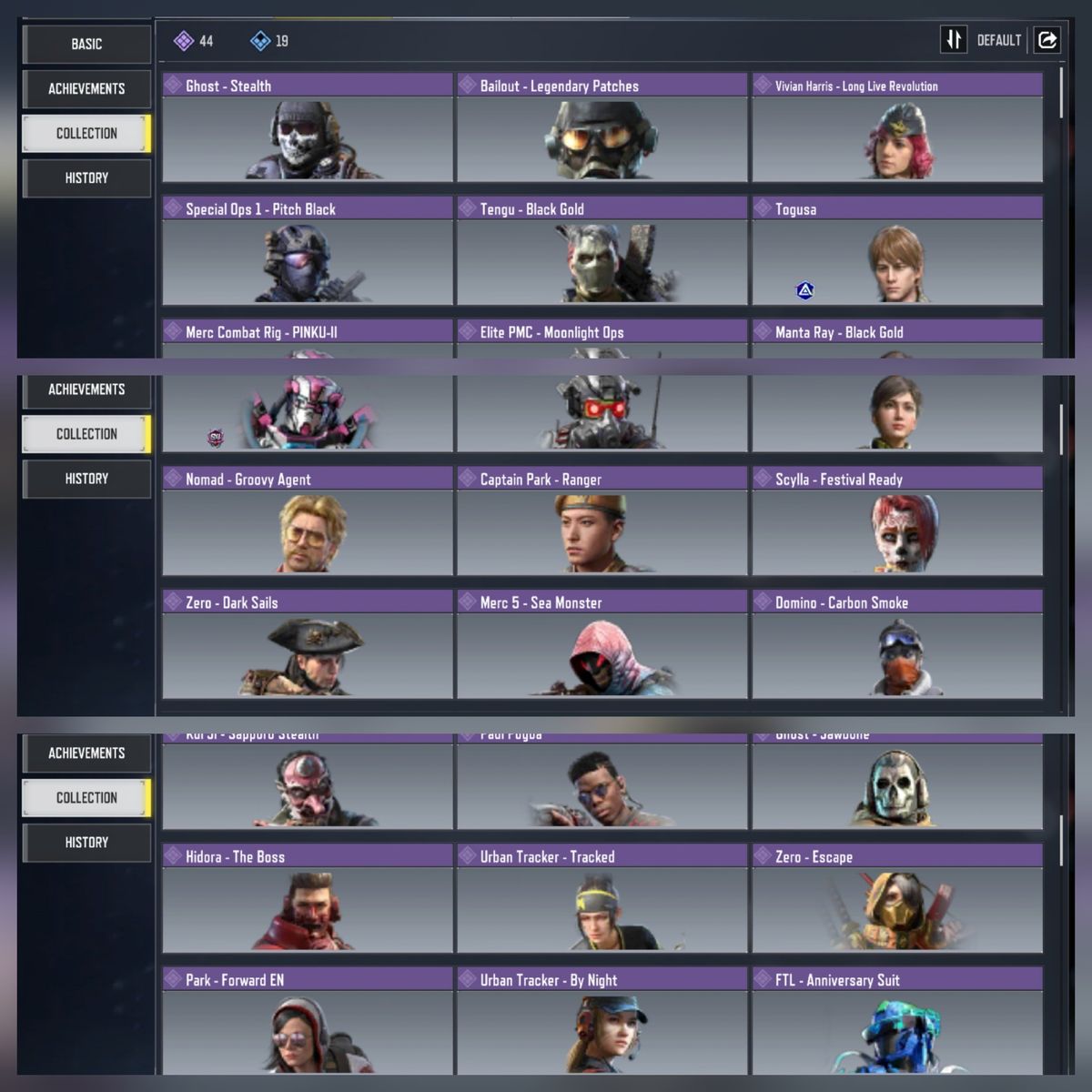Choose Bailout - Legendary Patches character card
Viewport: 1092px width, 1092px height.
click(x=602, y=127)
